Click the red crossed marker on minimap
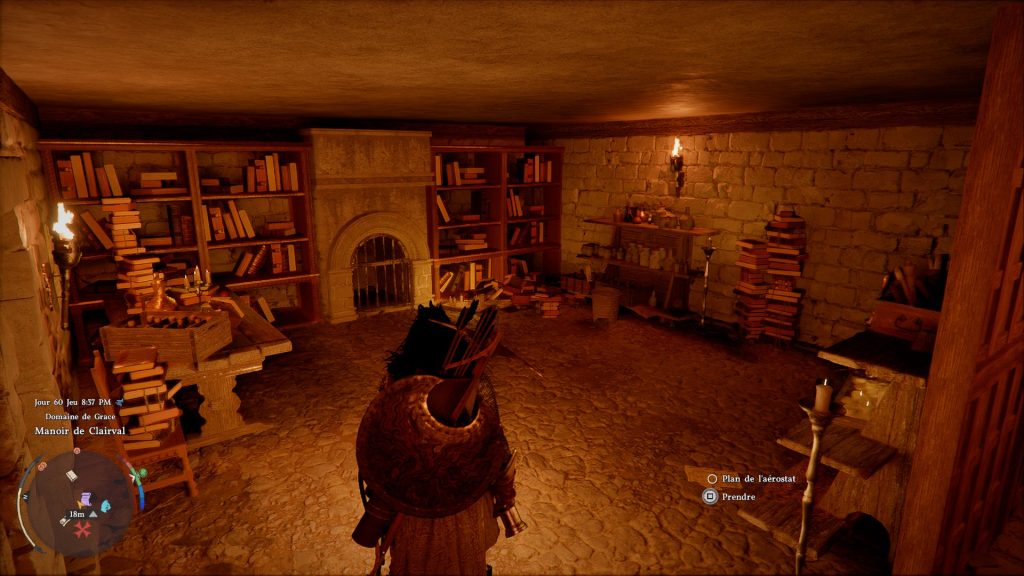The width and height of the screenshot is (1024, 576). click(82, 529)
